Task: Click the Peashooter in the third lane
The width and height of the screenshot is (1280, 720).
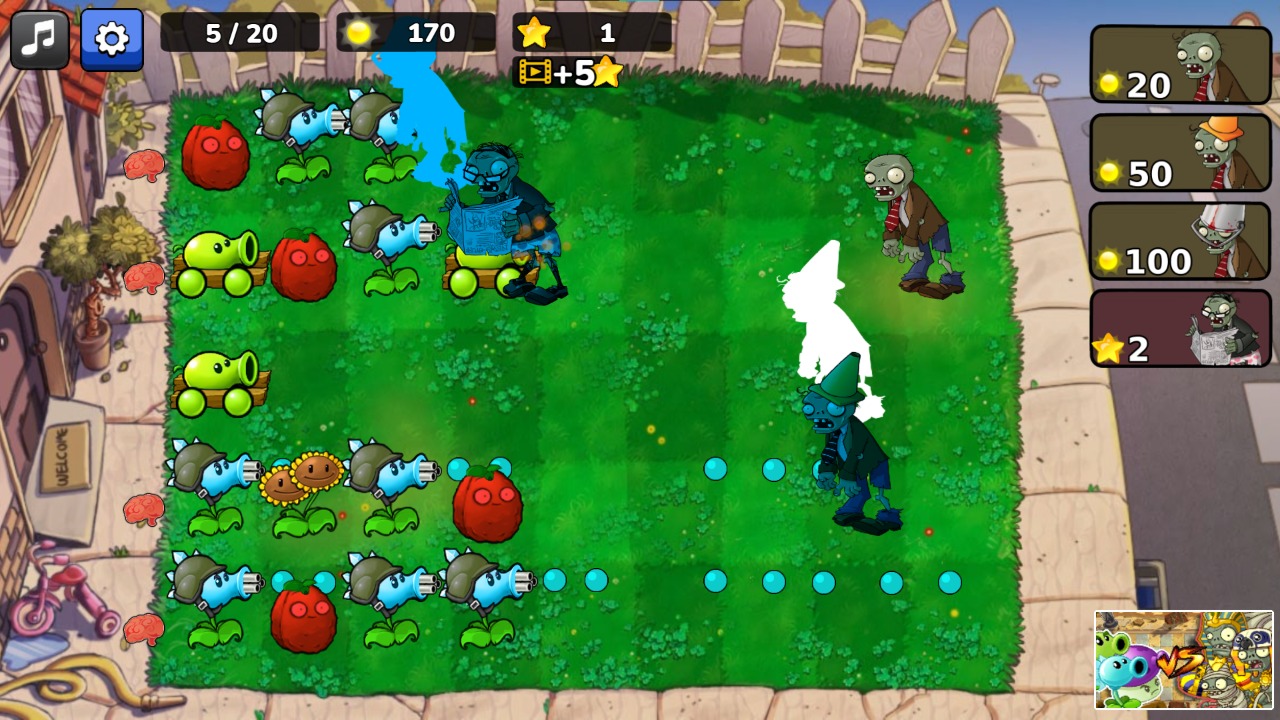Action: point(222,385)
